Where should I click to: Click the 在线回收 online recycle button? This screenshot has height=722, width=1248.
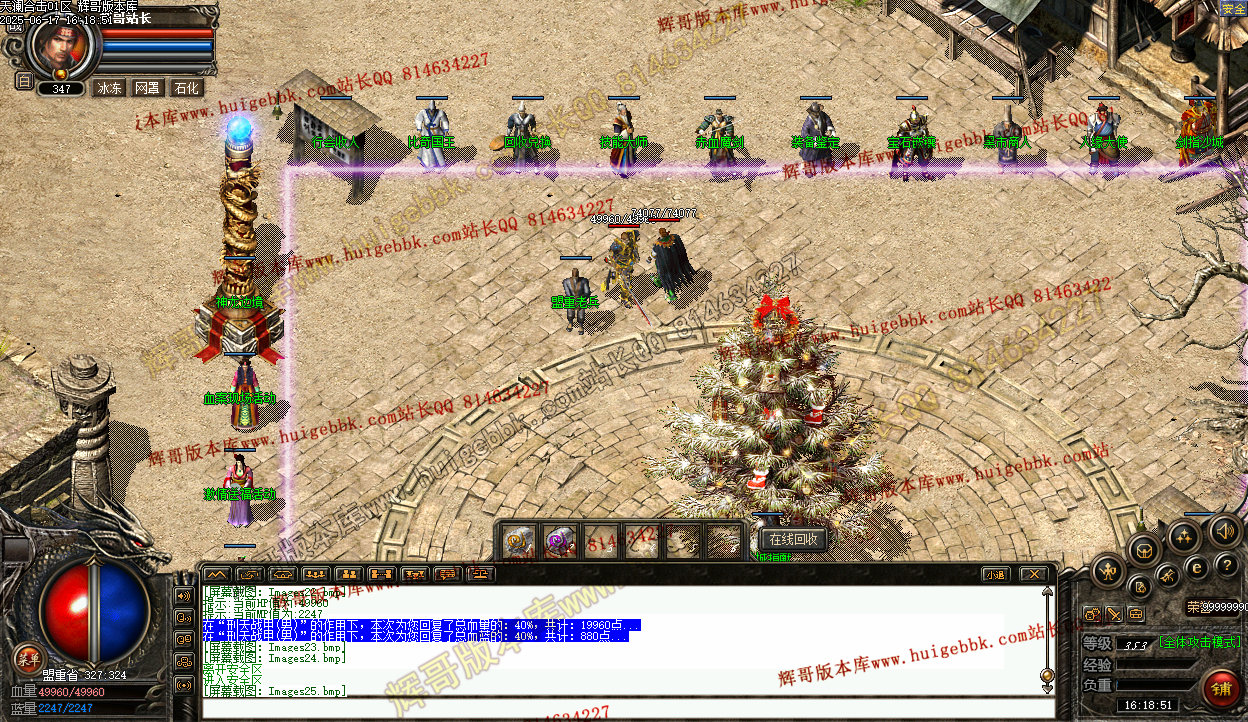click(793, 540)
